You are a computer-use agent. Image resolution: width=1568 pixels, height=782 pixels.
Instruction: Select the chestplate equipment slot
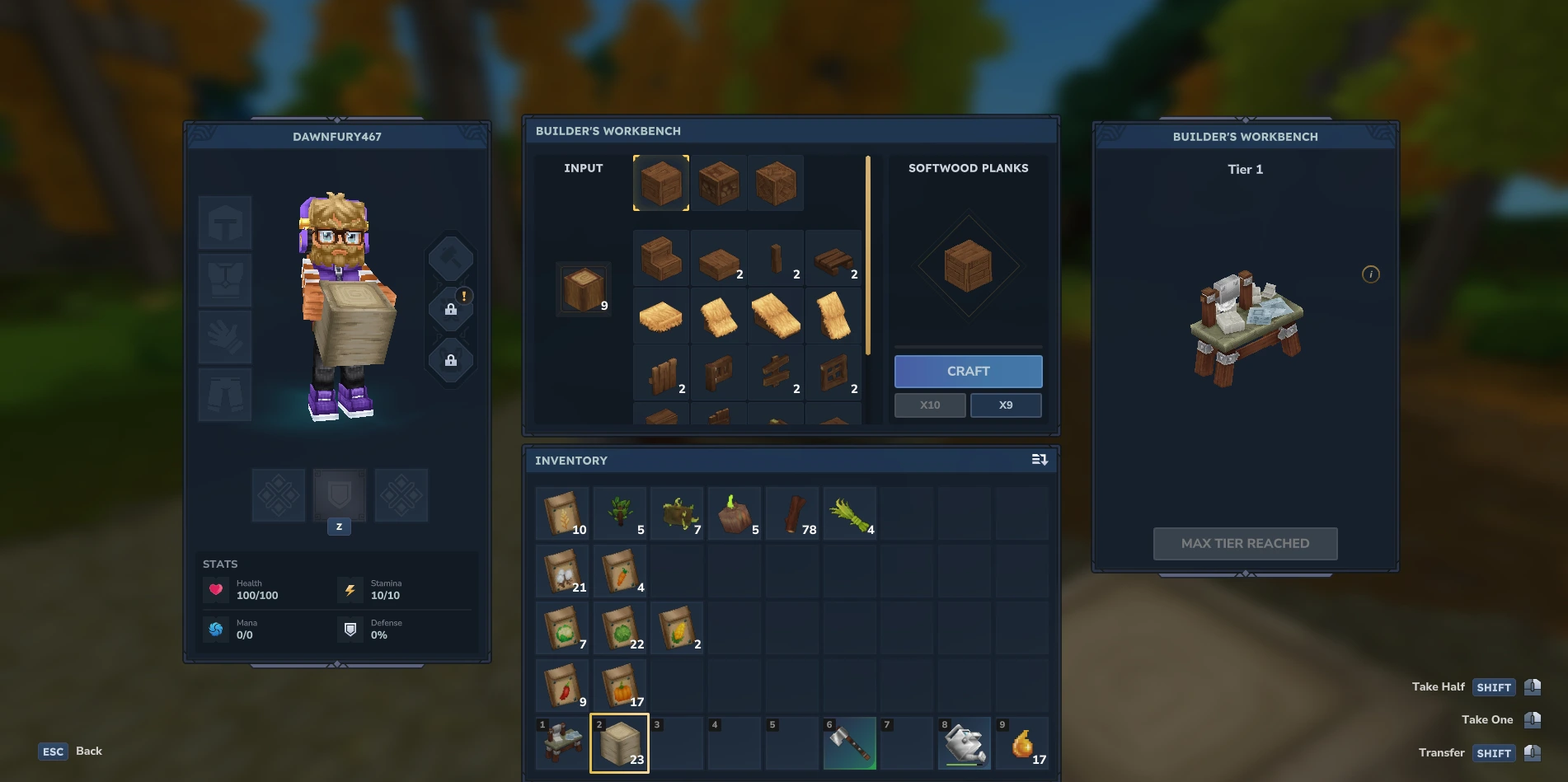click(x=225, y=279)
